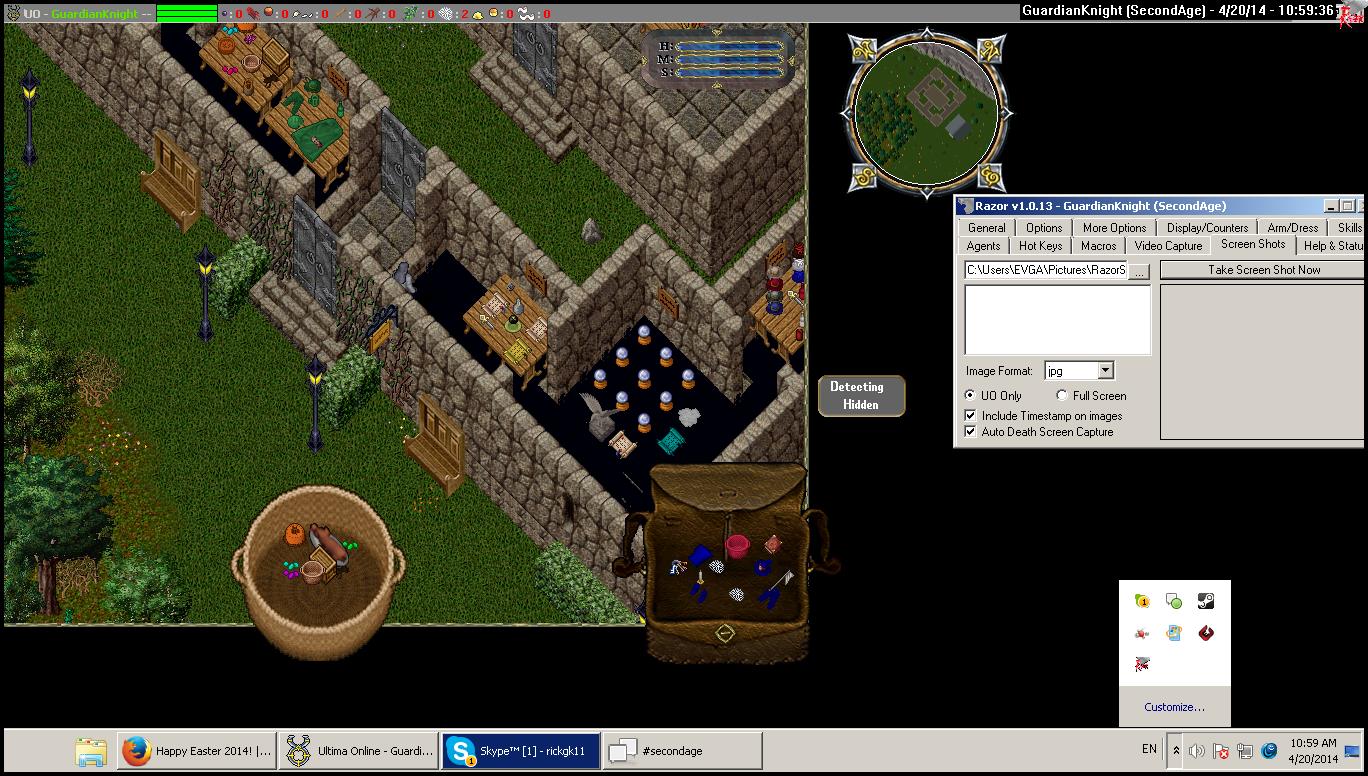Open the Hot Keys tab
This screenshot has width=1368, height=776.
click(1040, 246)
